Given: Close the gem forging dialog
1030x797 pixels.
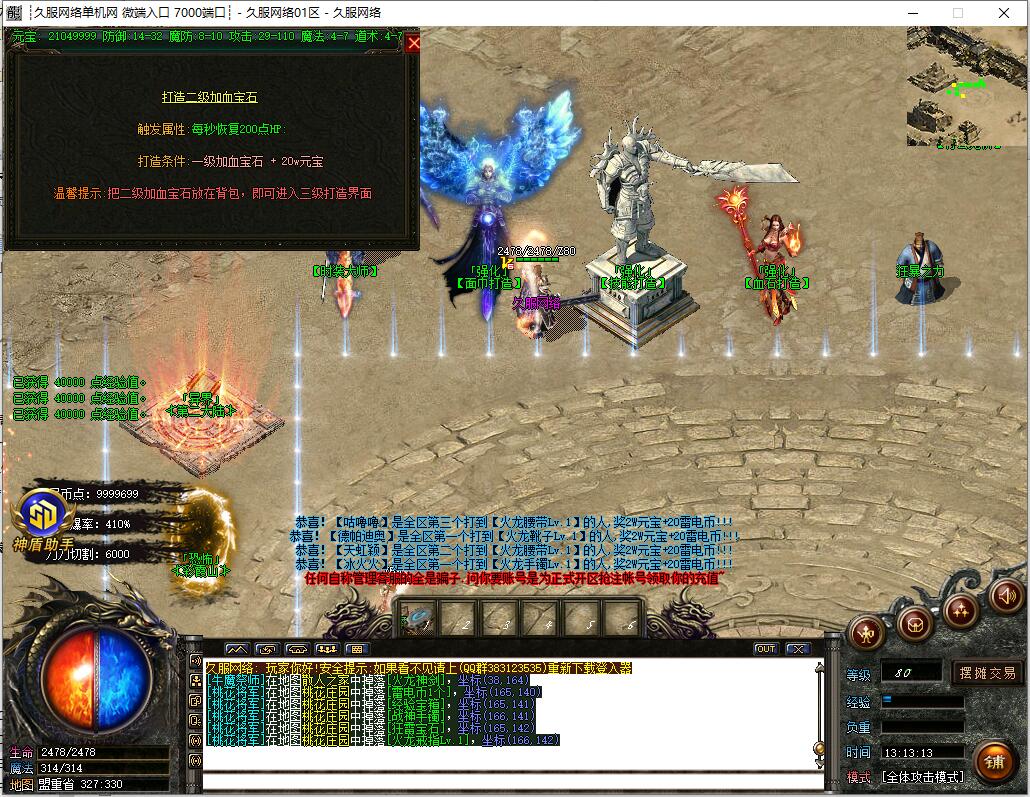Looking at the screenshot, I should [x=413, y=42].
